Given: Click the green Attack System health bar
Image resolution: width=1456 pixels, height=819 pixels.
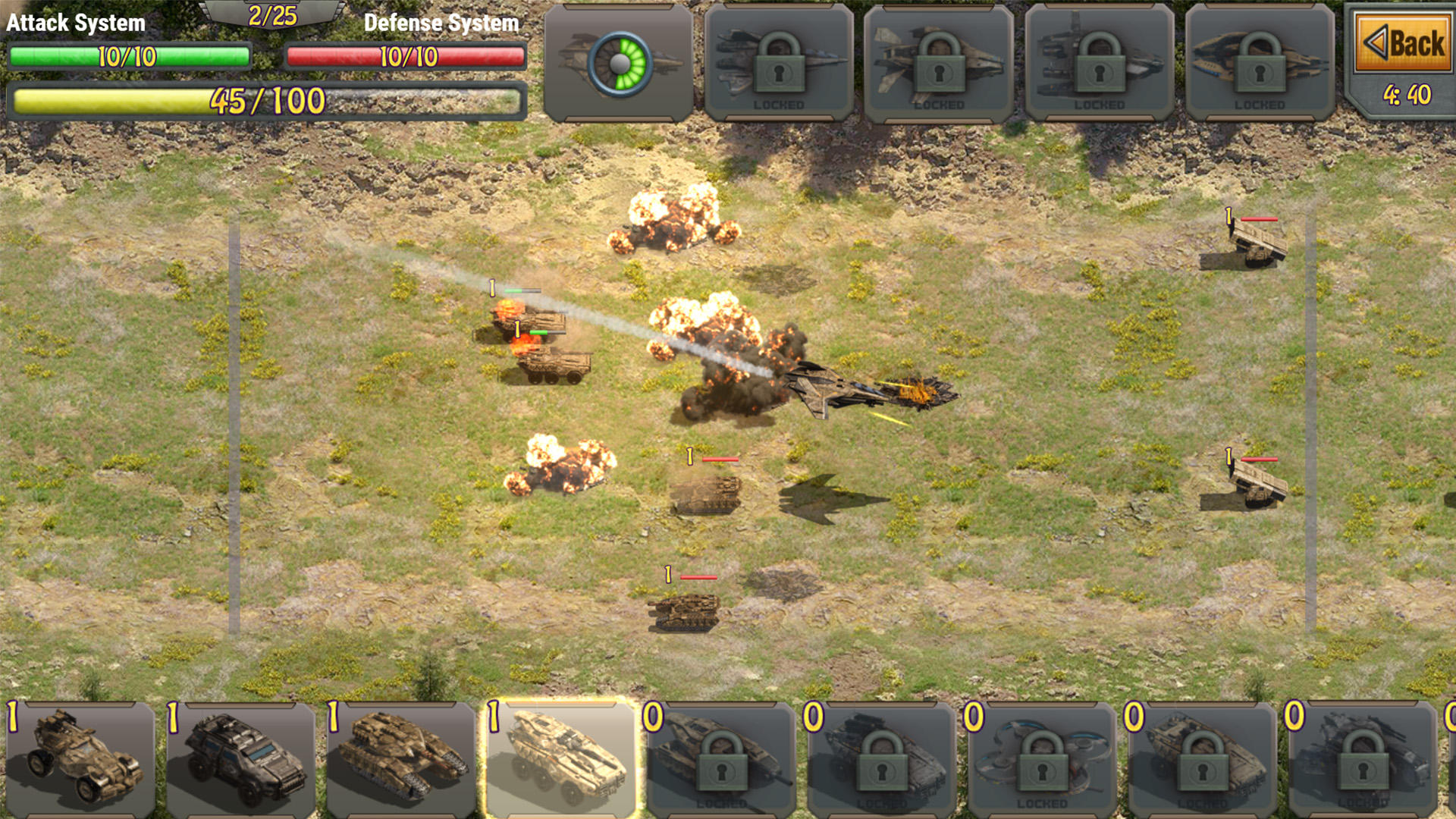Looking at the screenshot, I should [129, 55].
